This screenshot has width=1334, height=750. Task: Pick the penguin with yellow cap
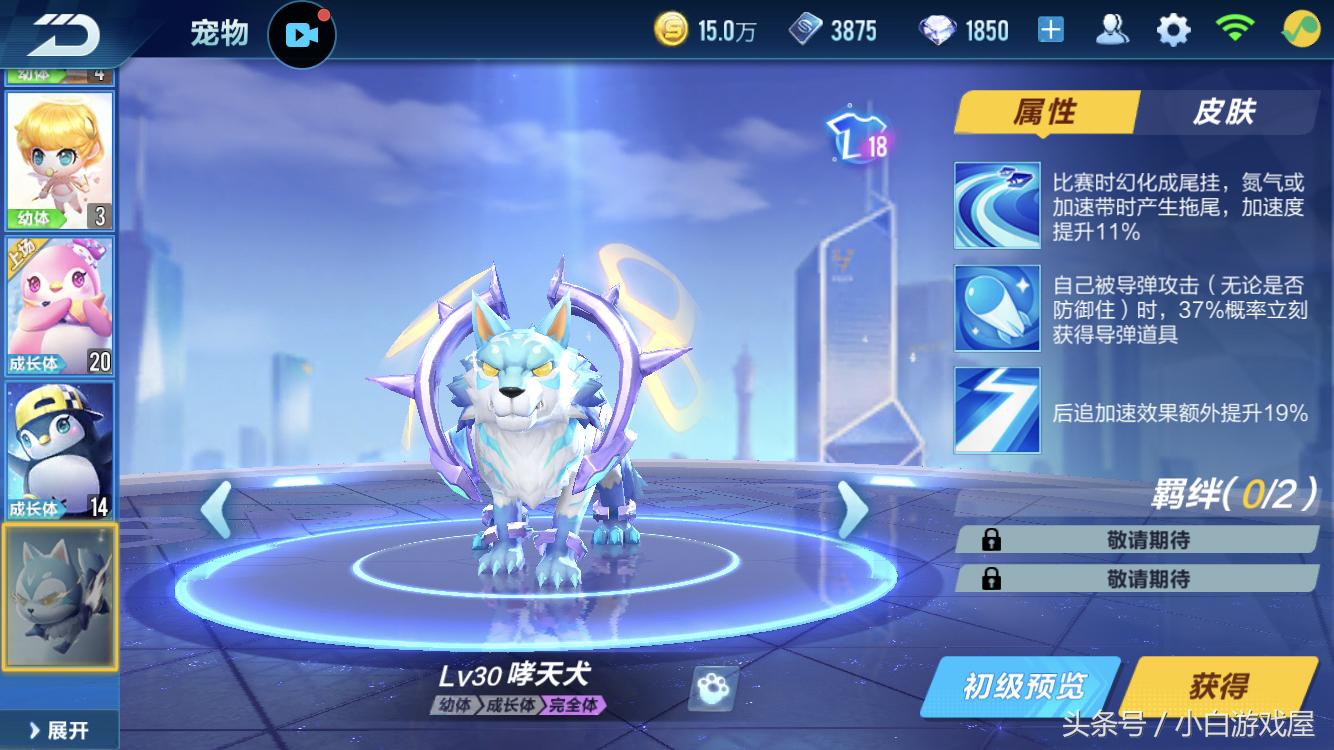pyautogui.click(x=60, y=450)
